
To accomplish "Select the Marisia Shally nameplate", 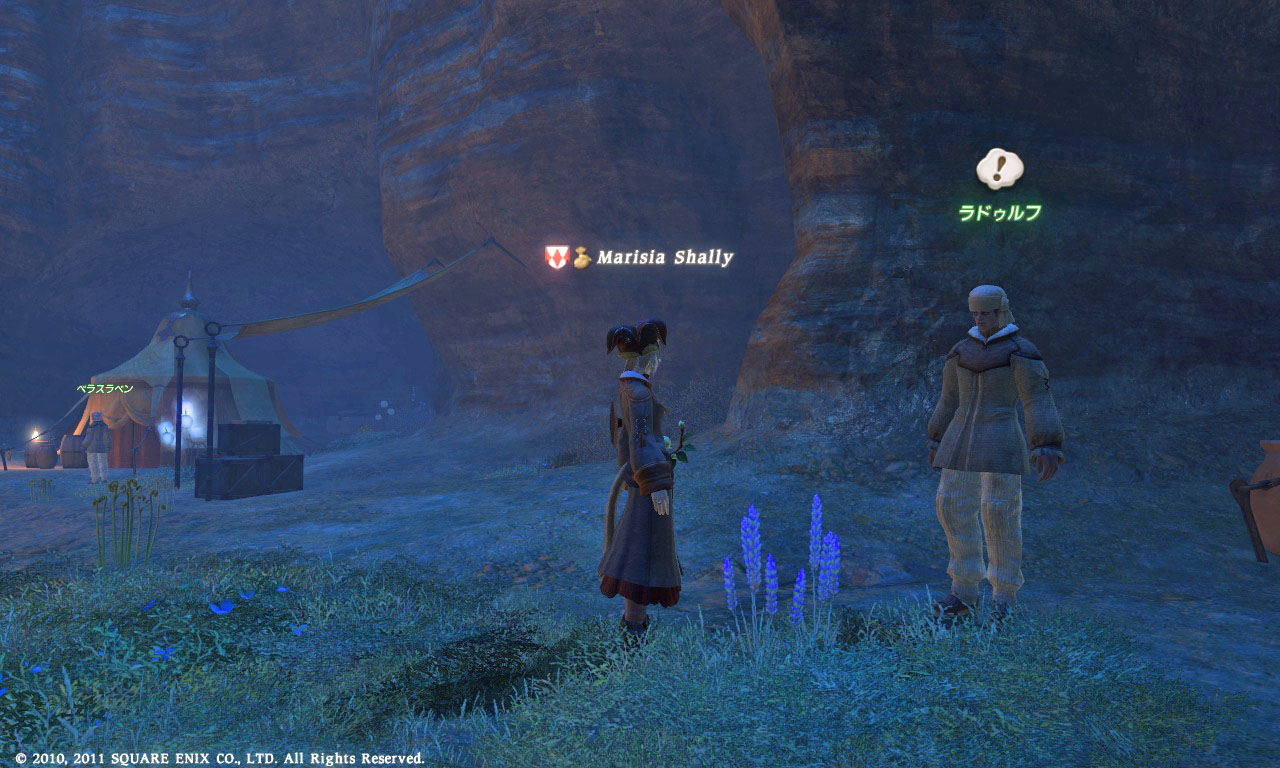I will pos(664,258).
